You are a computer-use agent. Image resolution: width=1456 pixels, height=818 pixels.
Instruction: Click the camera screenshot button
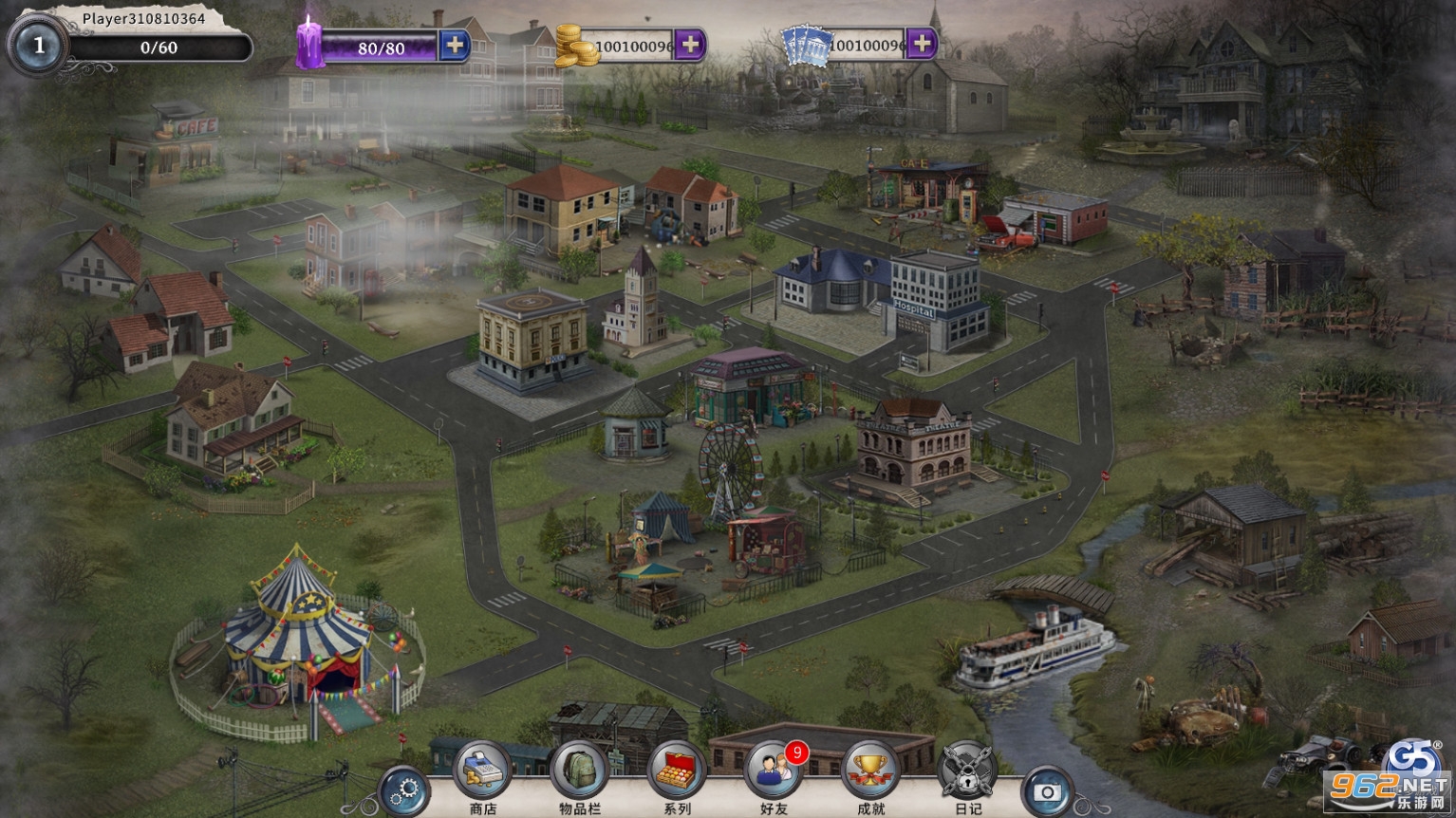[x=1047, y=790]
